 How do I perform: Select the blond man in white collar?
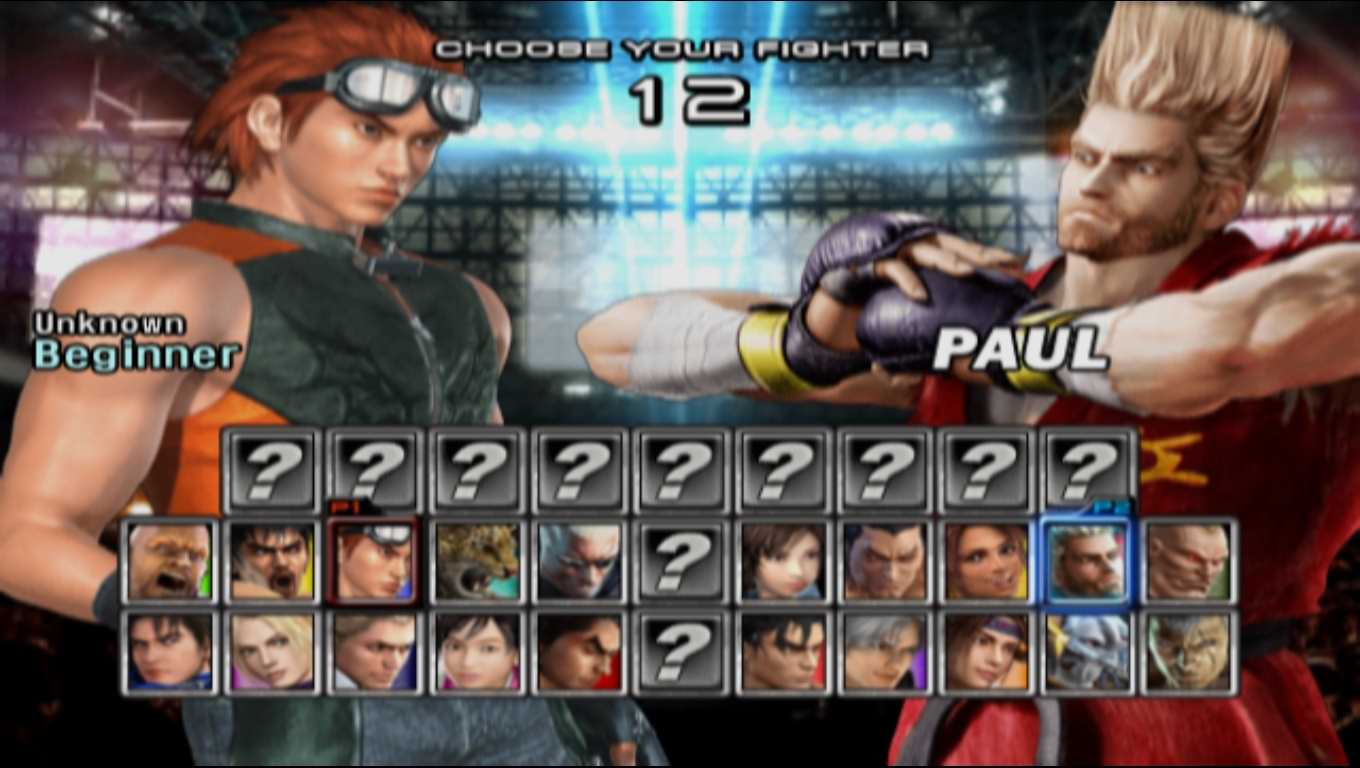tap(373, 652)
